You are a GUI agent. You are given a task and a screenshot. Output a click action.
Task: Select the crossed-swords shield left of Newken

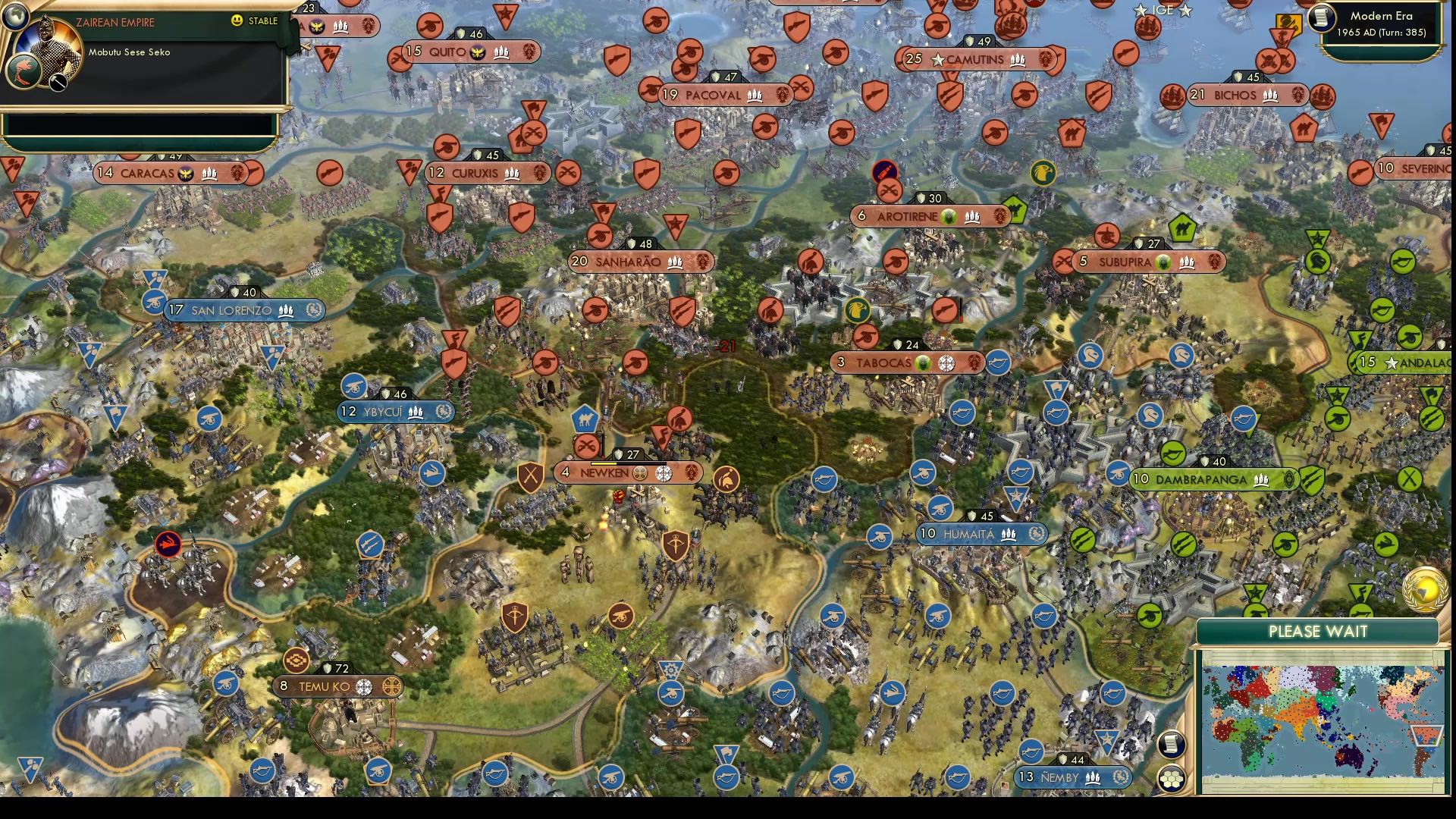530,475
